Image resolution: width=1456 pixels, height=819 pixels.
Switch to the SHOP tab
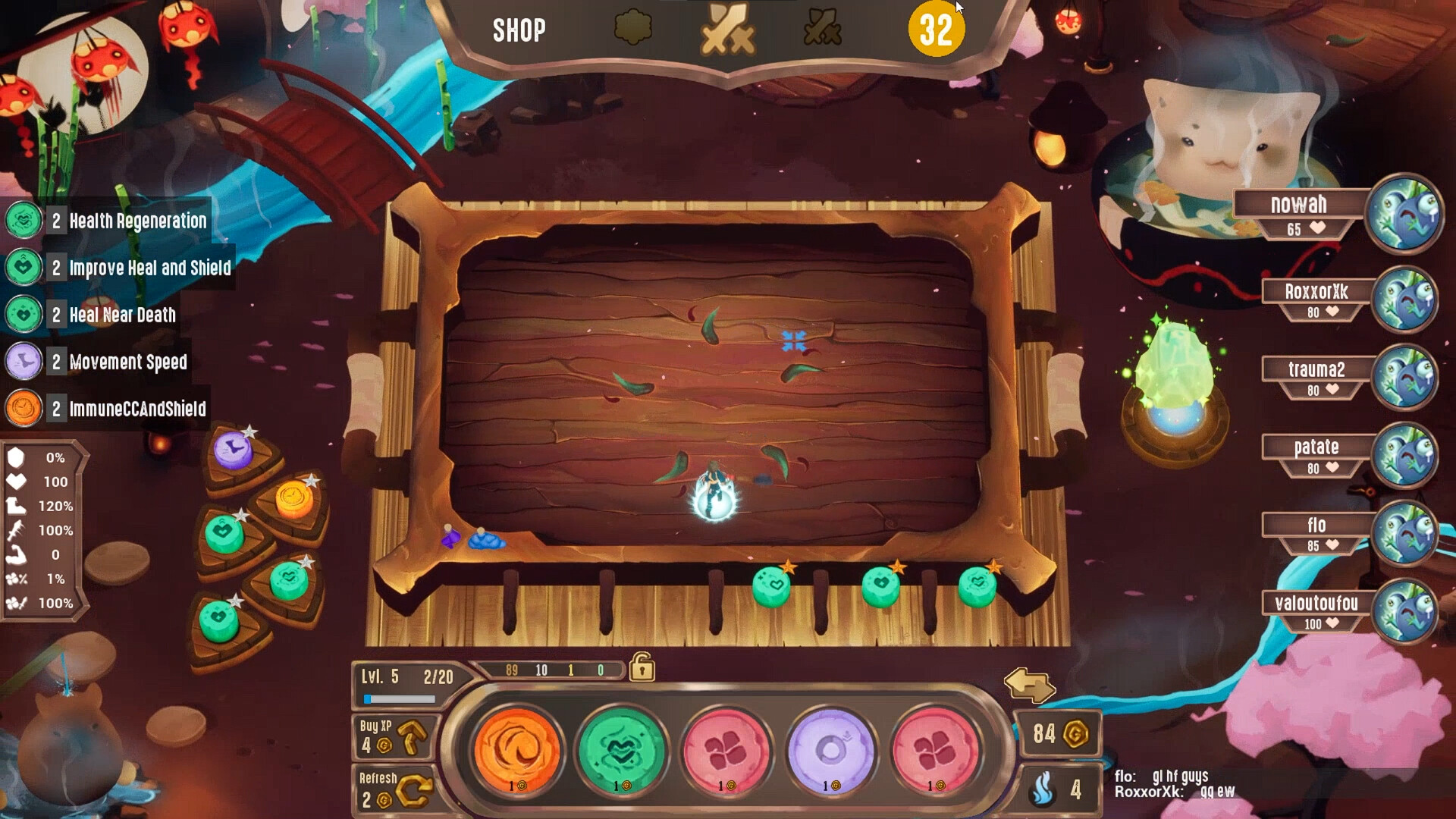(517, 30)
